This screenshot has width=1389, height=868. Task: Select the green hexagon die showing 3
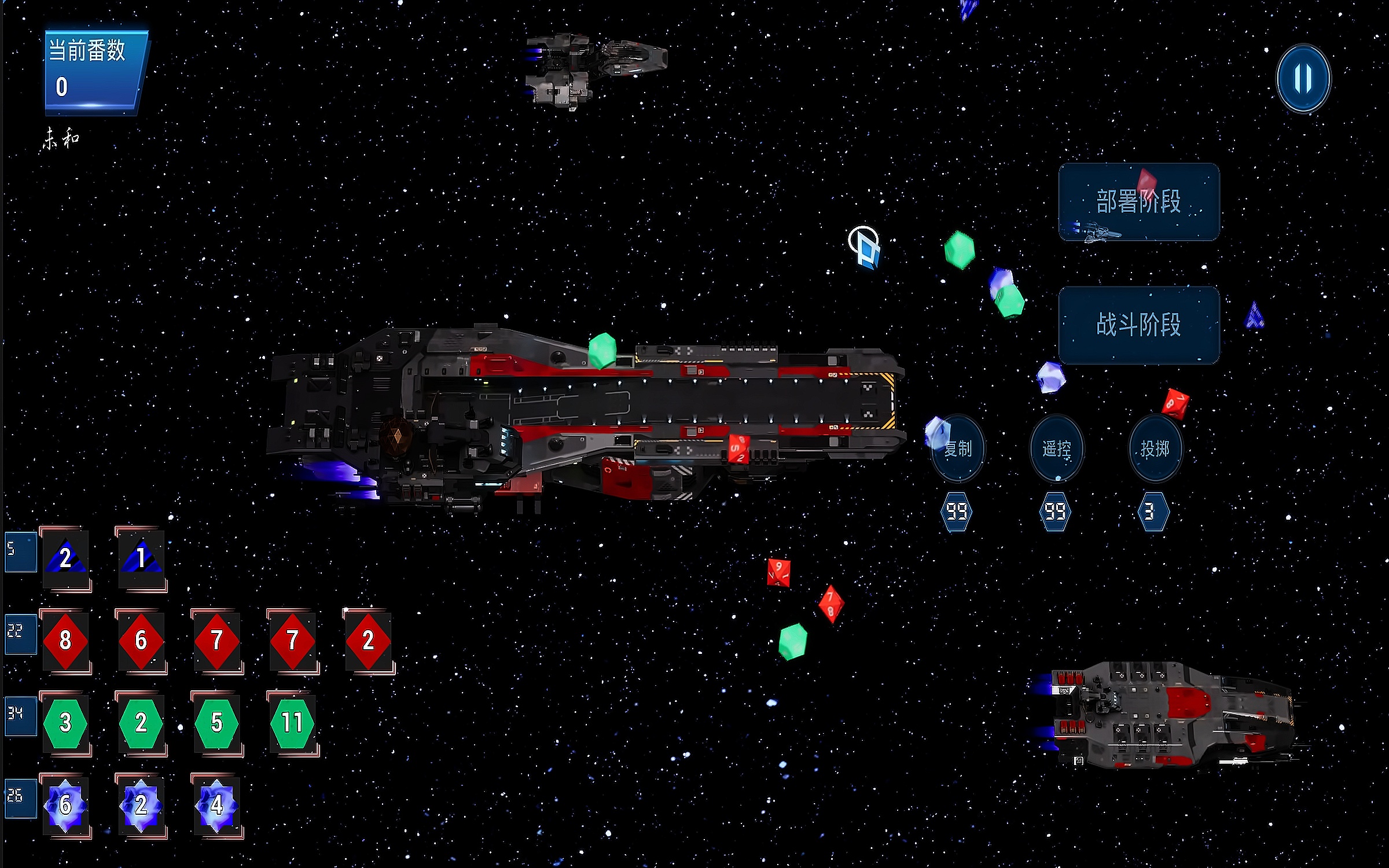[65, 723]
